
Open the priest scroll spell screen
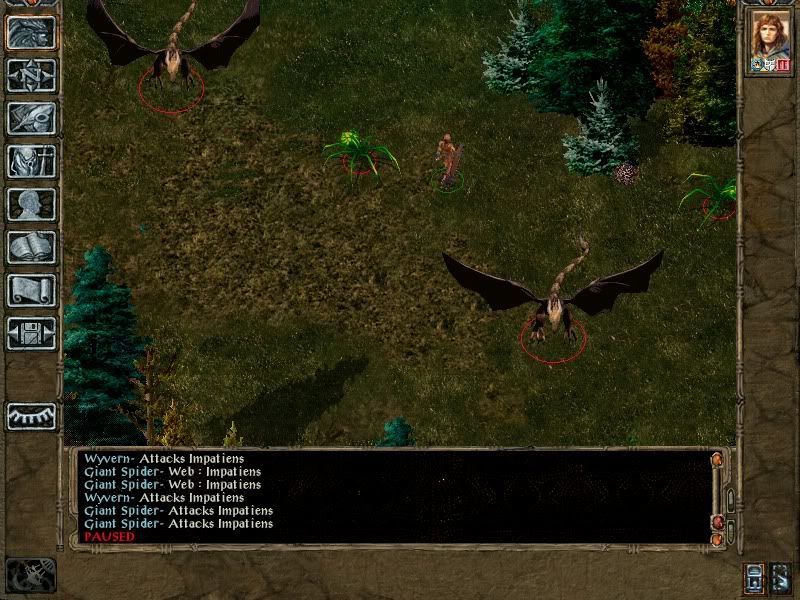tap(31, 290)
